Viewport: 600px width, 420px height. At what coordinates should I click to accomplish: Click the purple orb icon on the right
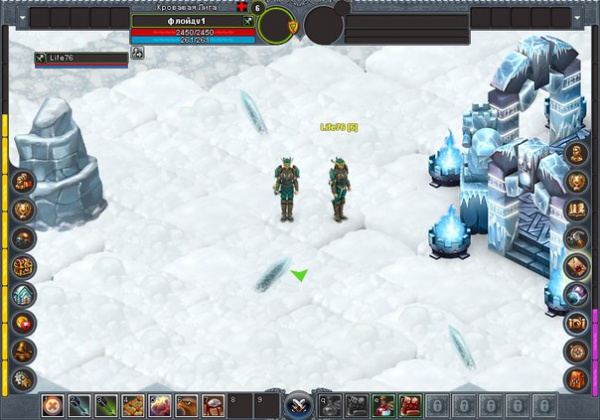coord(576,294)
